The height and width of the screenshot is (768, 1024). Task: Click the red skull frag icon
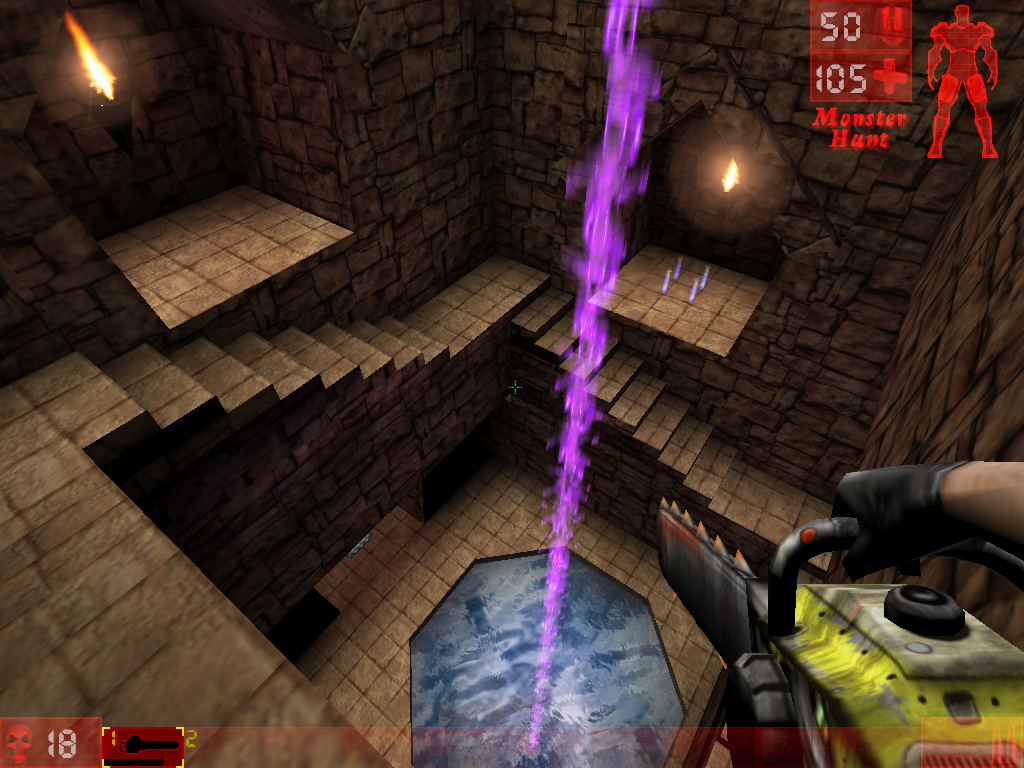[17, 743]
